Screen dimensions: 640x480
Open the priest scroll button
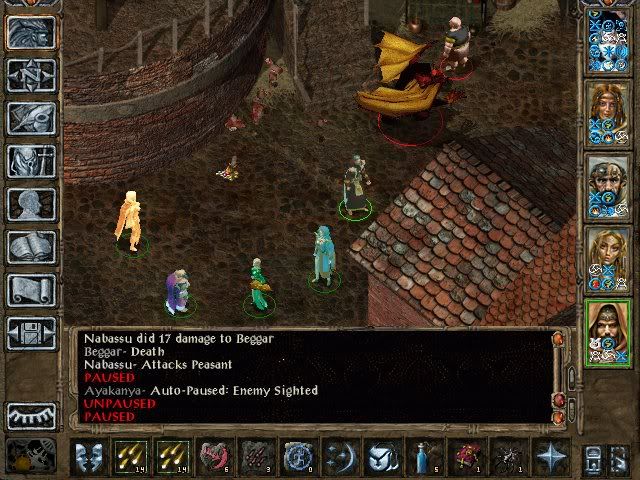tap(31, 290)
